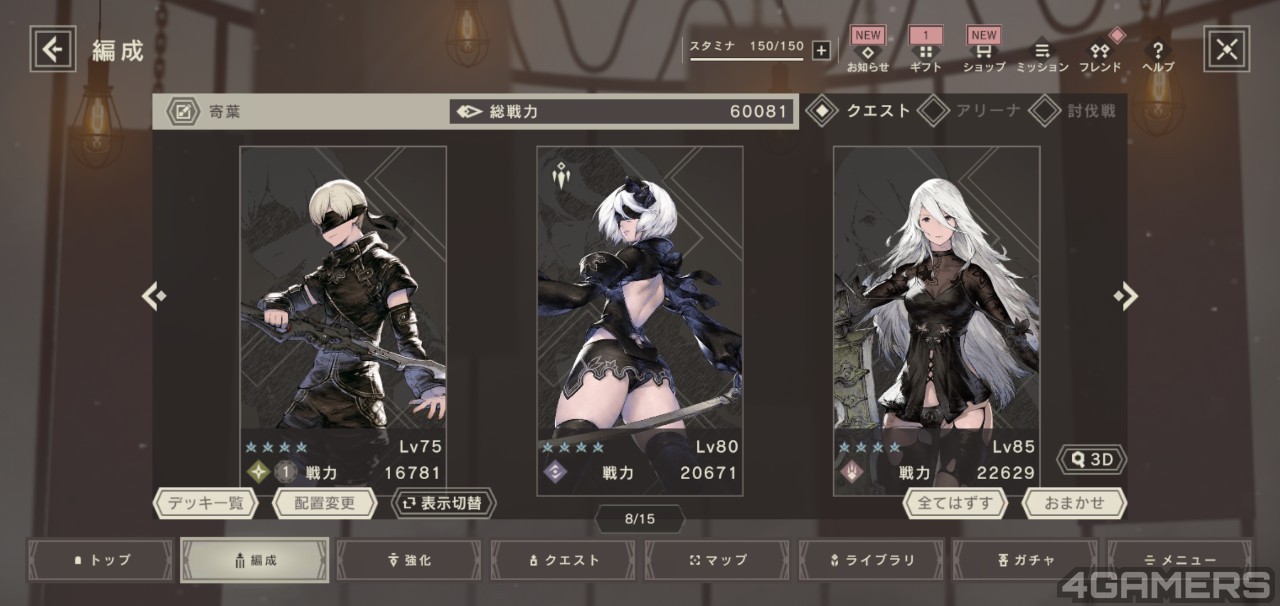Switch to the 討伐戦 deck tab
1280x606 pixels.
point(1075,111)
